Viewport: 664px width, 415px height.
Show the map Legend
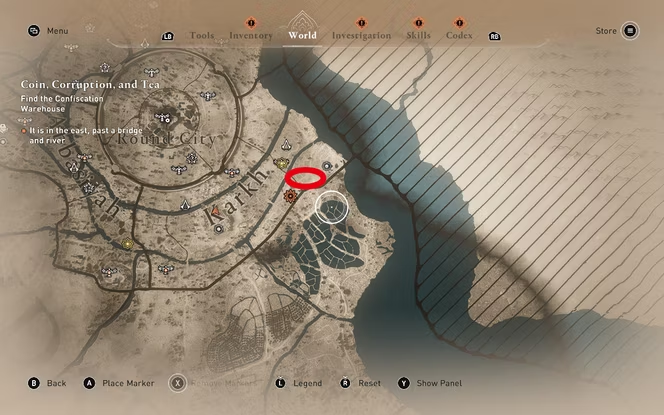(x=298, y=383)
